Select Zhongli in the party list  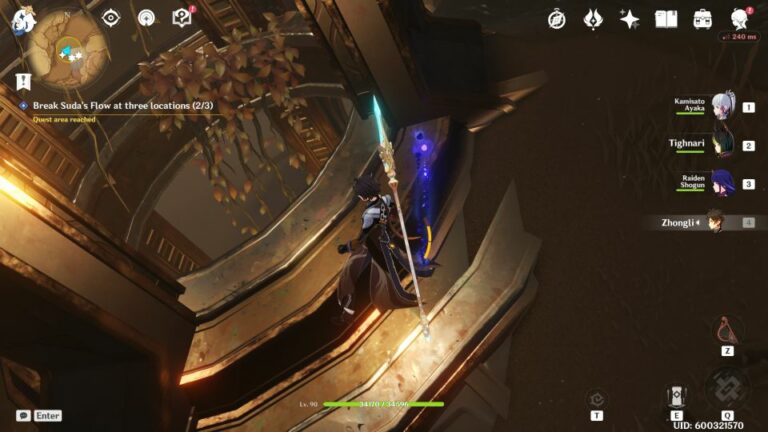pos(714,221)
